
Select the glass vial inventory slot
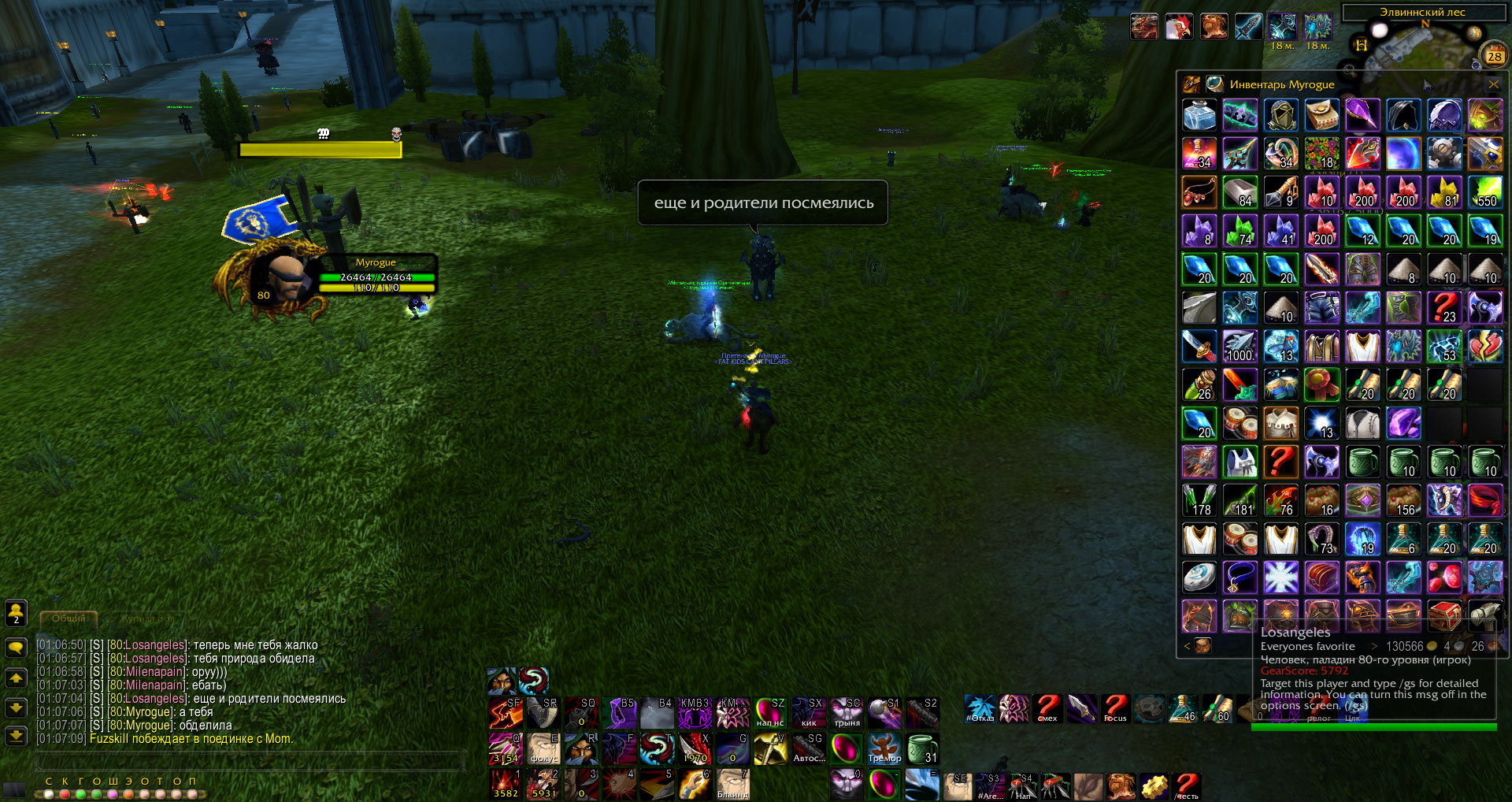pyautogui.click(x=1199, y=116)
